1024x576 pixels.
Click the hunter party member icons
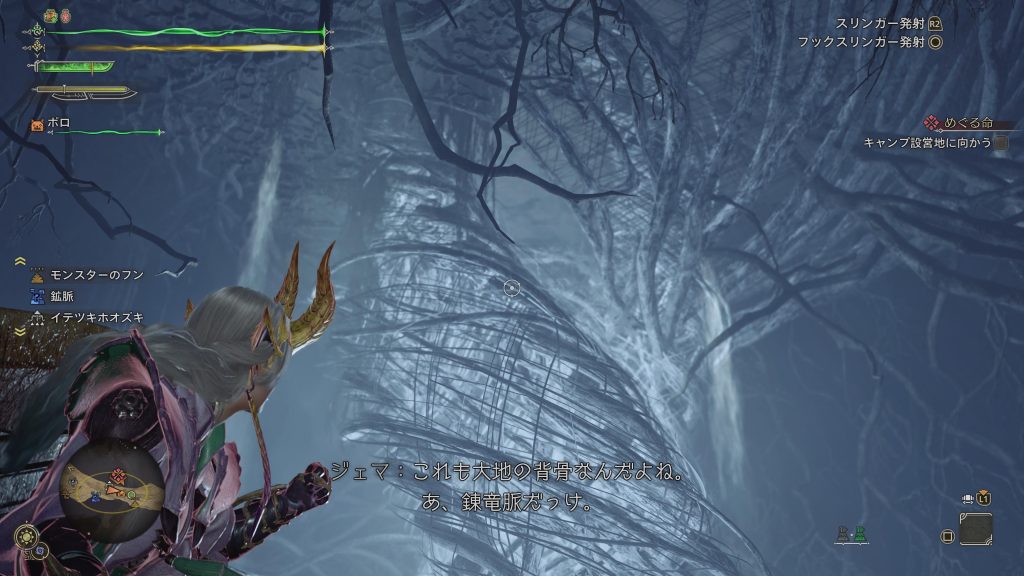point(852,535)
